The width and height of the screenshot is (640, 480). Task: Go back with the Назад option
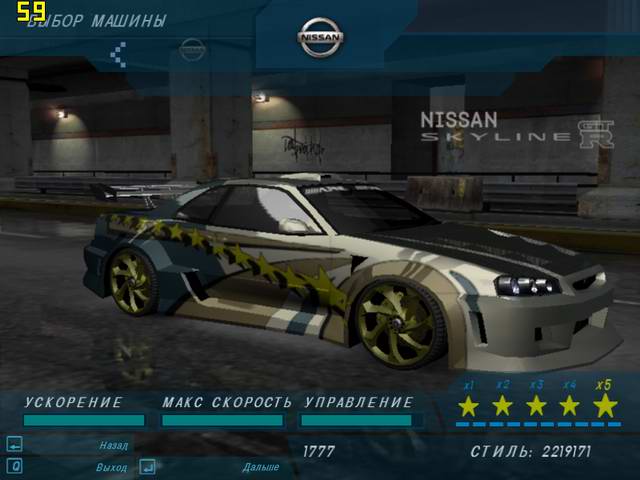[112, 446]
